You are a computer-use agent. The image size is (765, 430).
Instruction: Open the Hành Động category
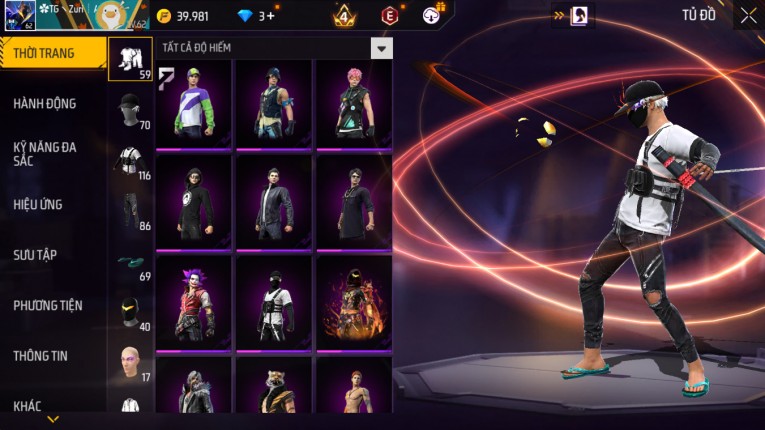(45, 104)
